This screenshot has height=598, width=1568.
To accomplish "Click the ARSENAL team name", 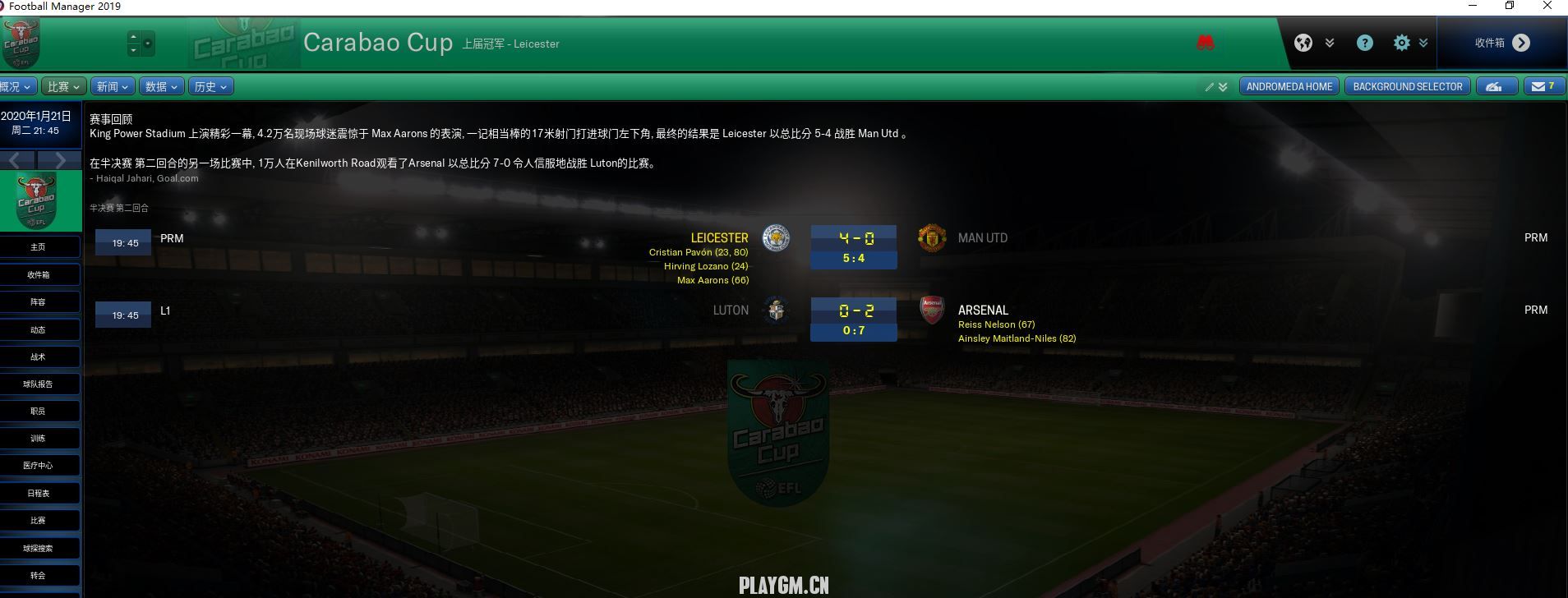I will (x=983, y=310).
